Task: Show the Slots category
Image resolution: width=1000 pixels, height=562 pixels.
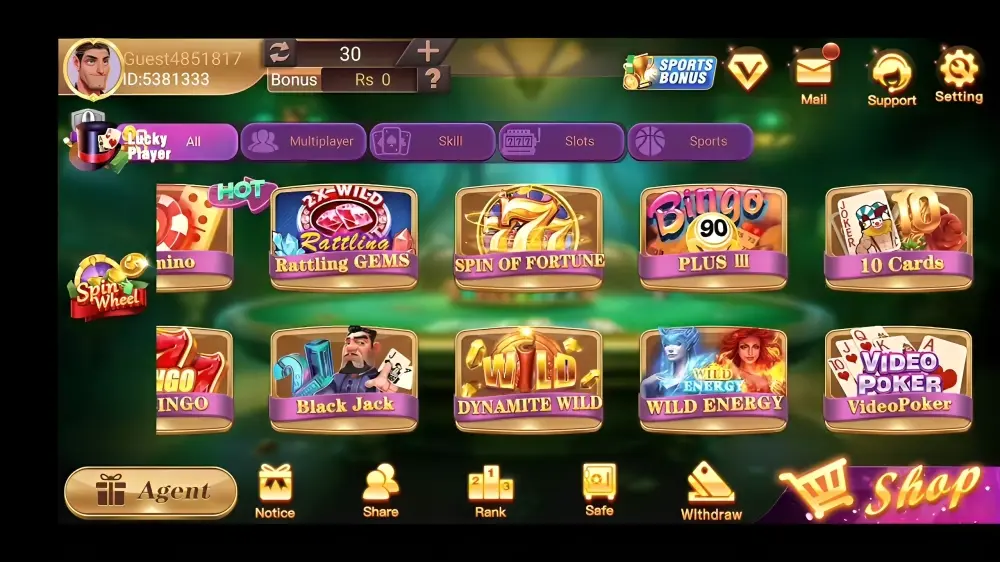Action: (562, 142)
